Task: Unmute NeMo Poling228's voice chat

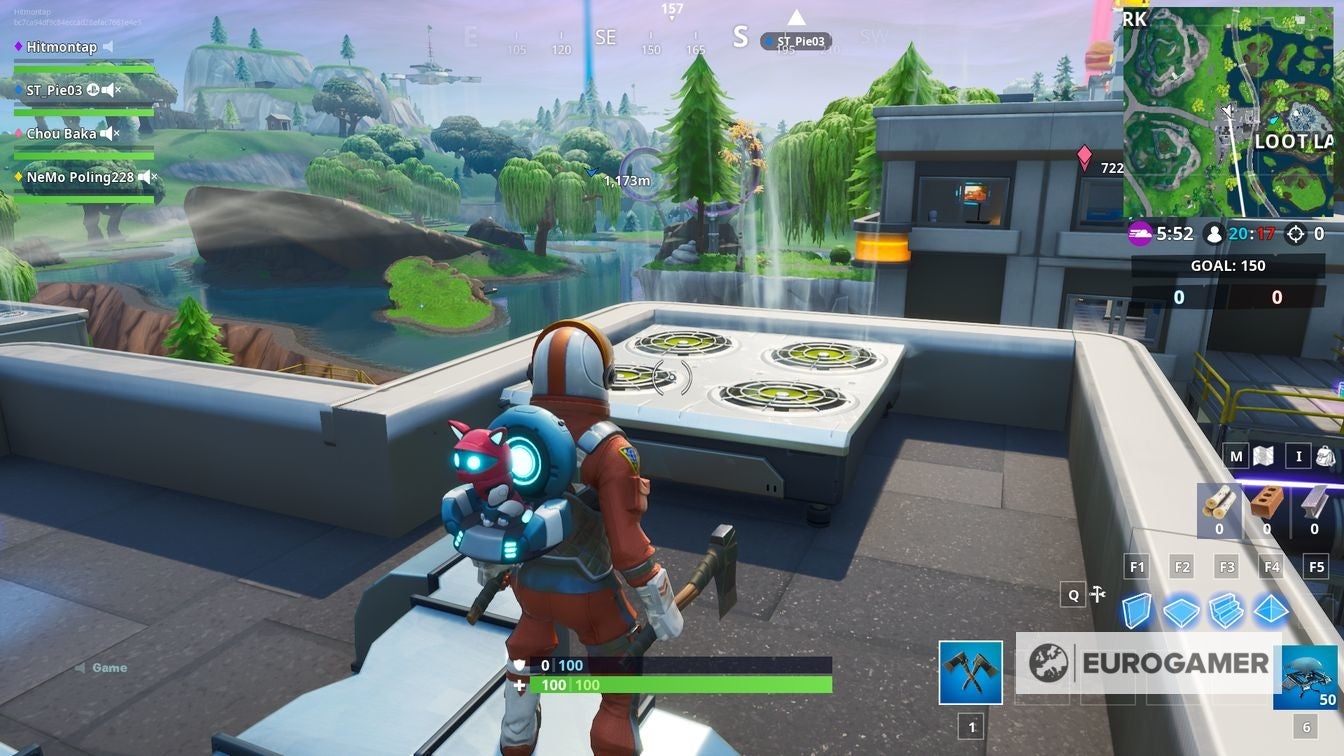Action: (144, 177)
